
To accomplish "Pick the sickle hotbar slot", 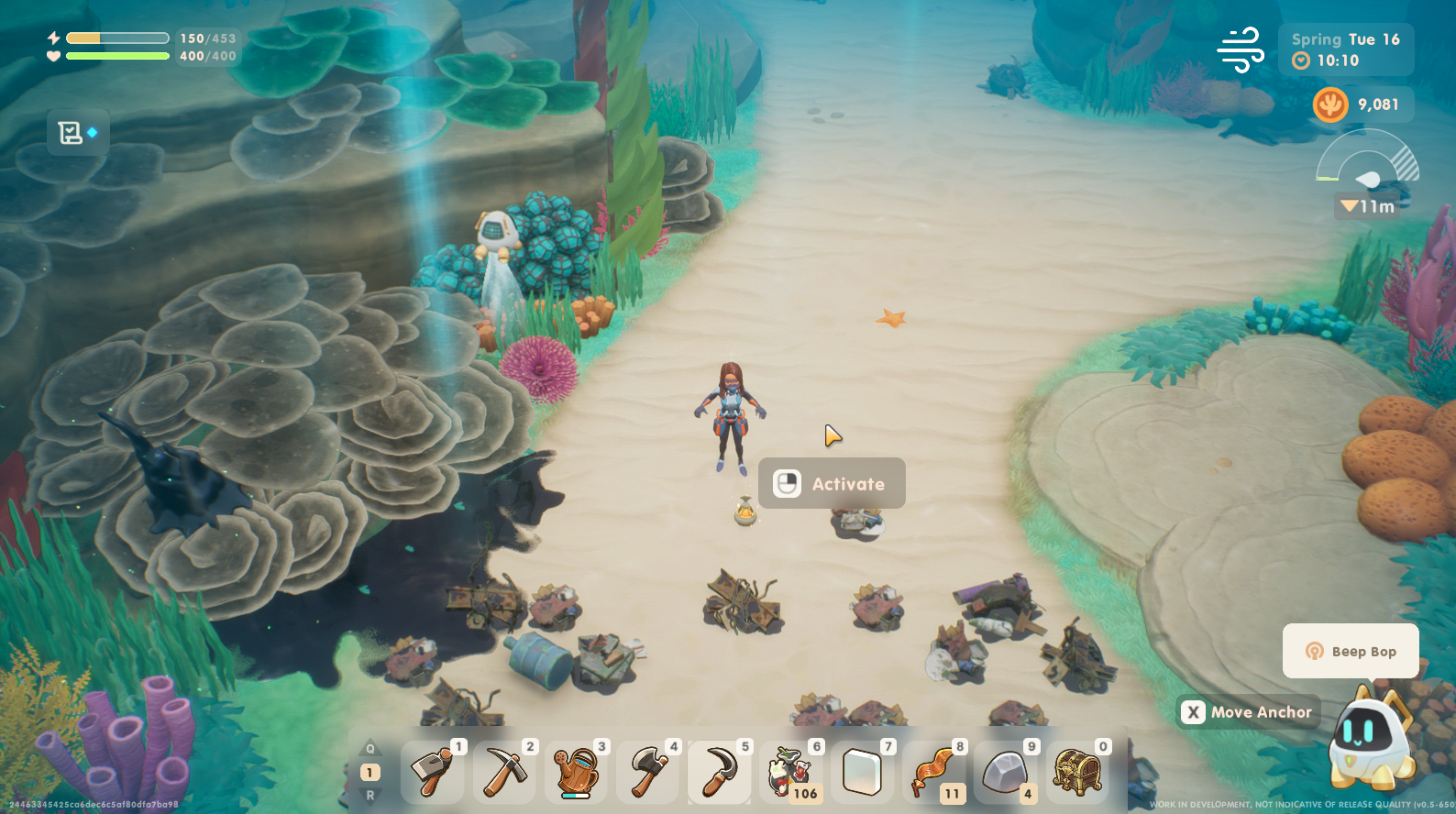I will [719, 772].
